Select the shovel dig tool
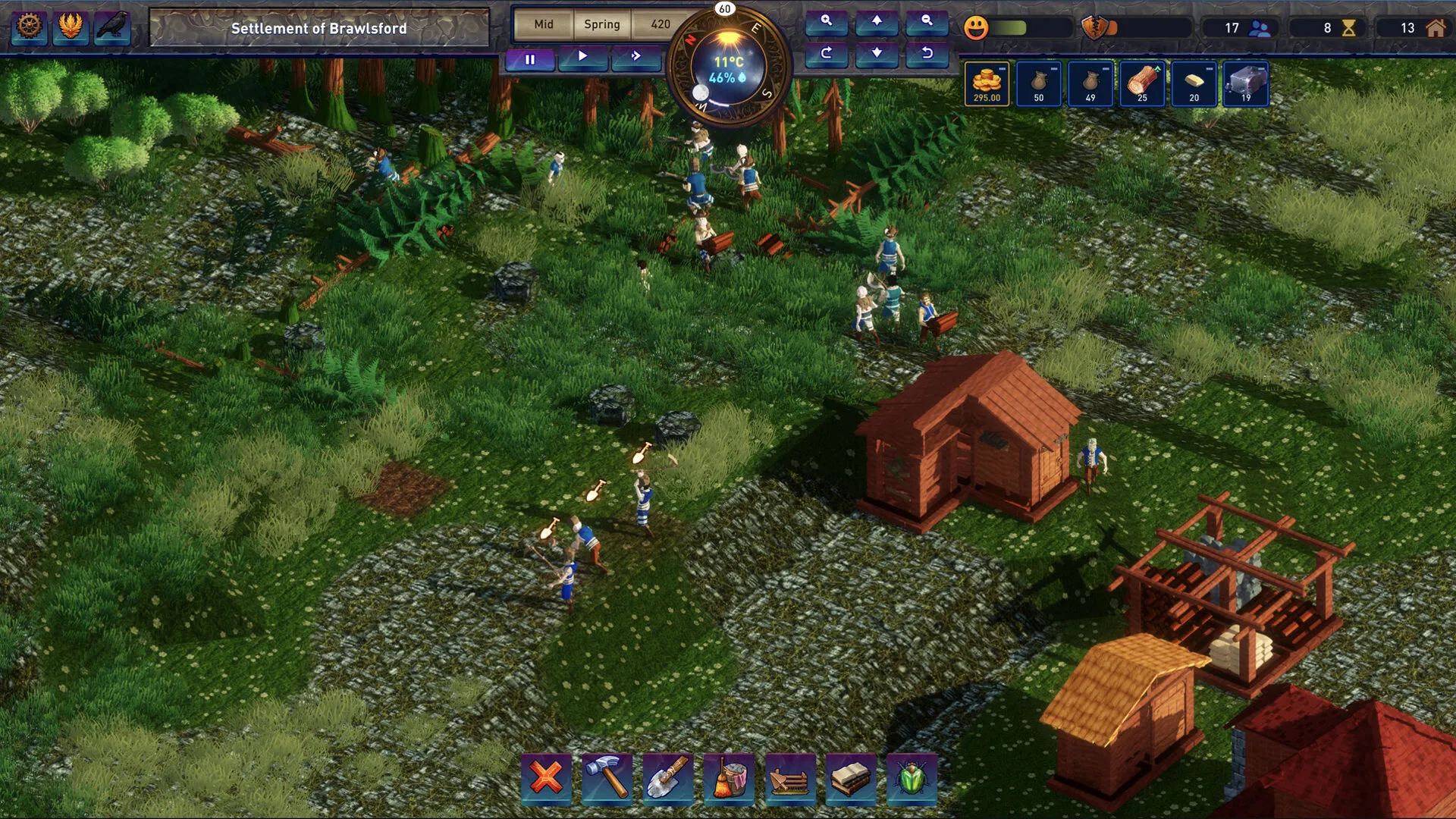Viewport: 1456px width, 819px height. tap(668, 777)
